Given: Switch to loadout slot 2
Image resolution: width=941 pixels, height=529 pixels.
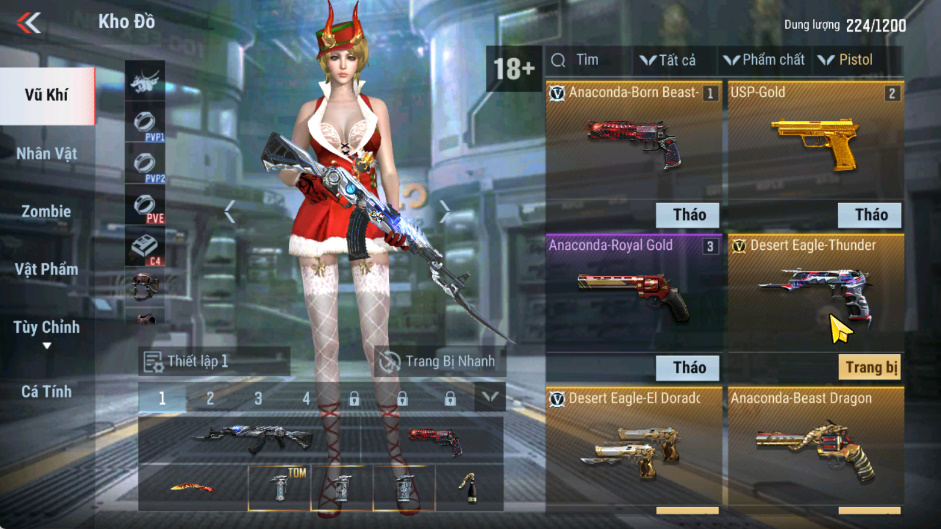Looking at the screenshot, I should point(210,398).
